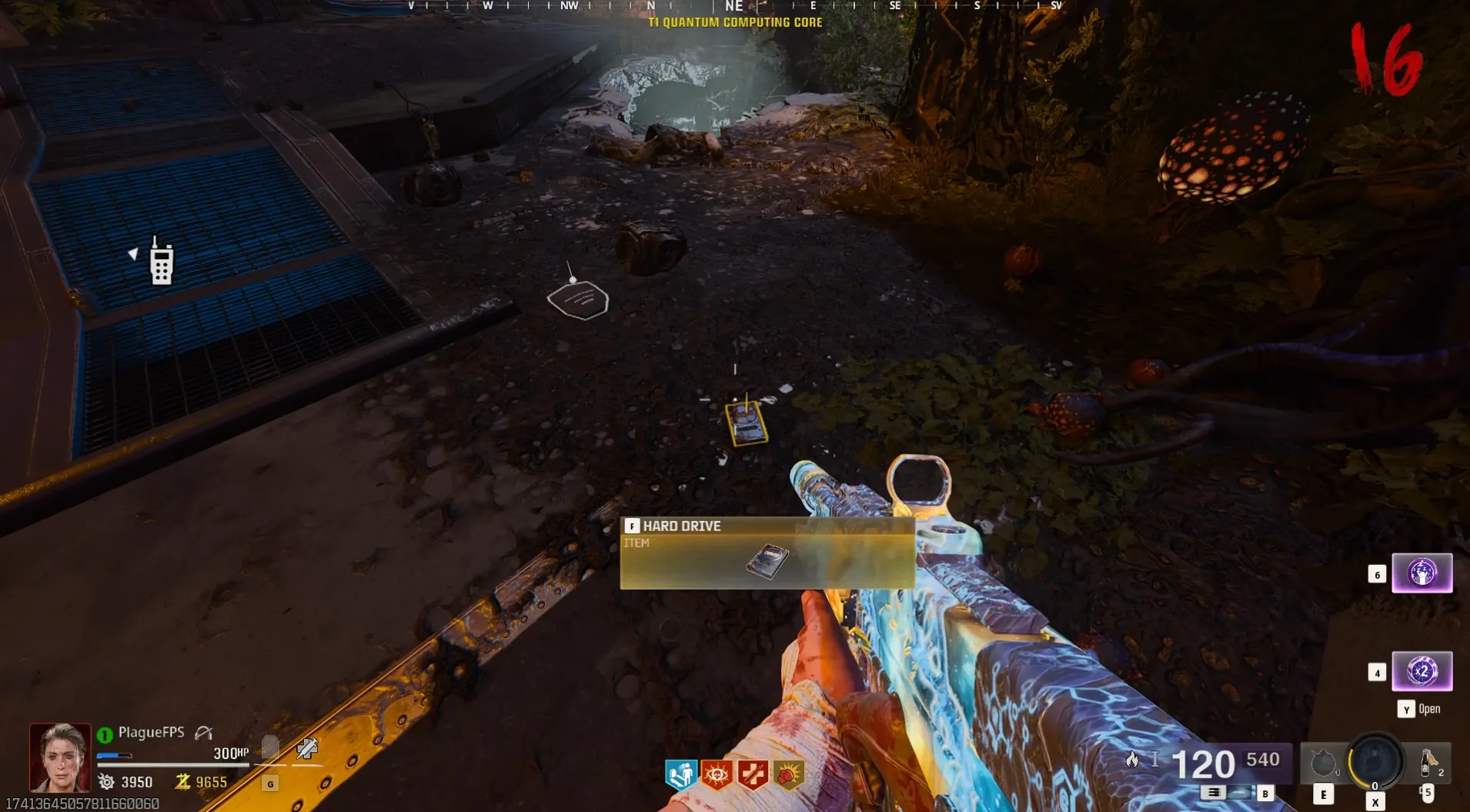Screen dimensions: 1470x812
Task: Choose the red Quick Revive perk icon
Action: pyautogui.click(x=752, y=774)
